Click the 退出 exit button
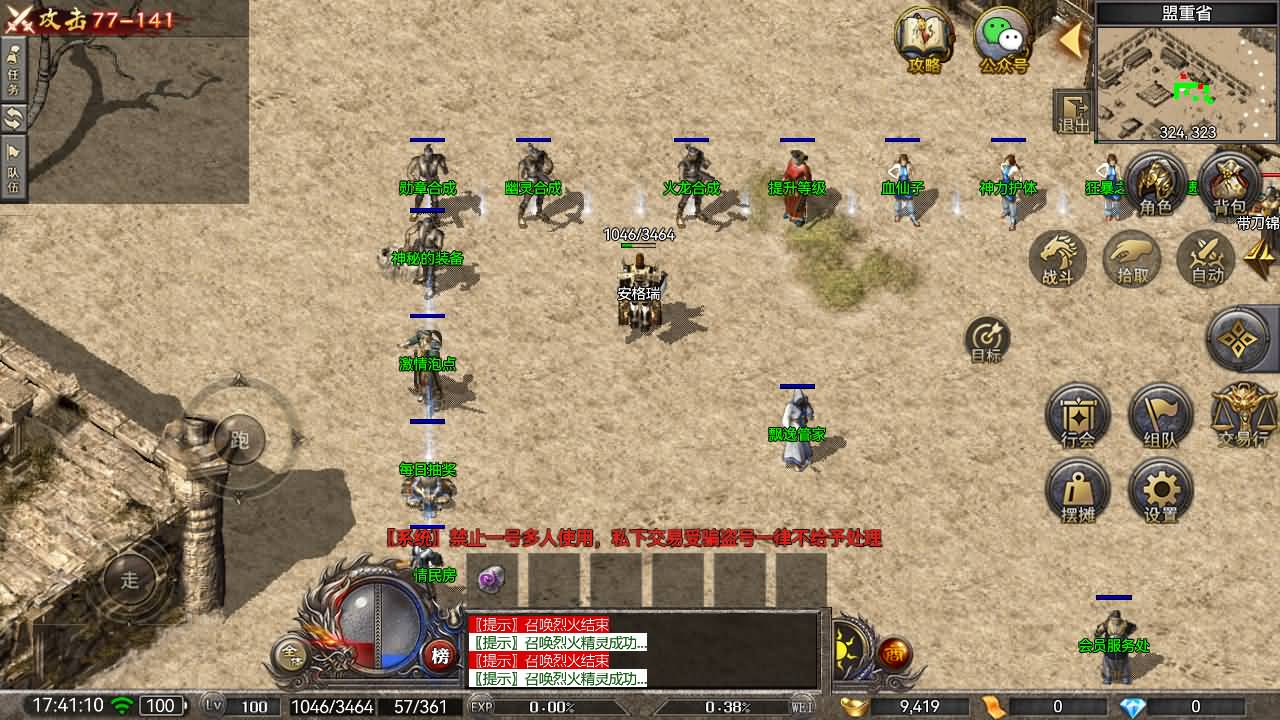Viewport: 1280px width, 720px height. [1073, 111]
